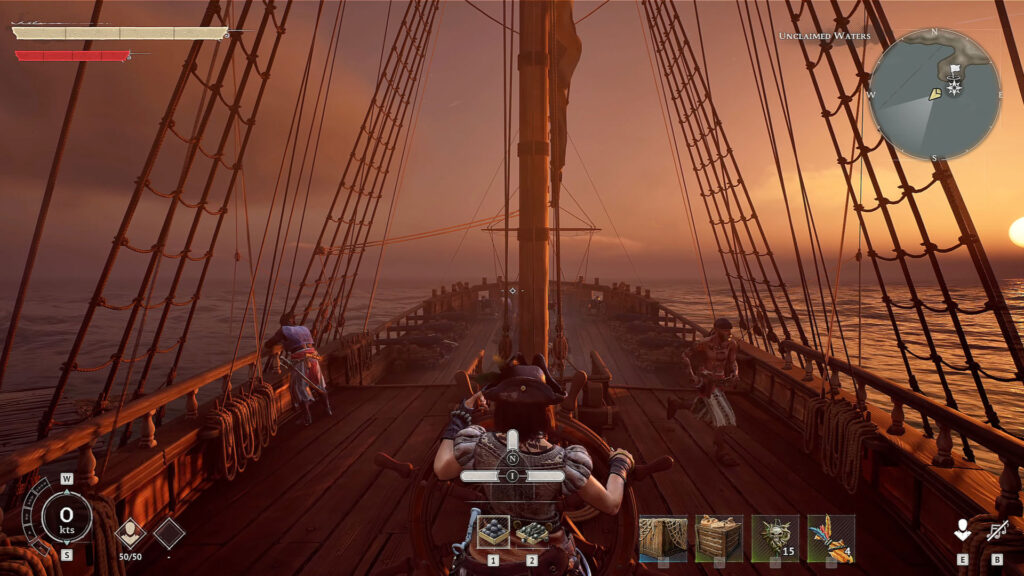Choose the feathered fireworks item slot
This screenshot has height=576, width=1024.
831,538
